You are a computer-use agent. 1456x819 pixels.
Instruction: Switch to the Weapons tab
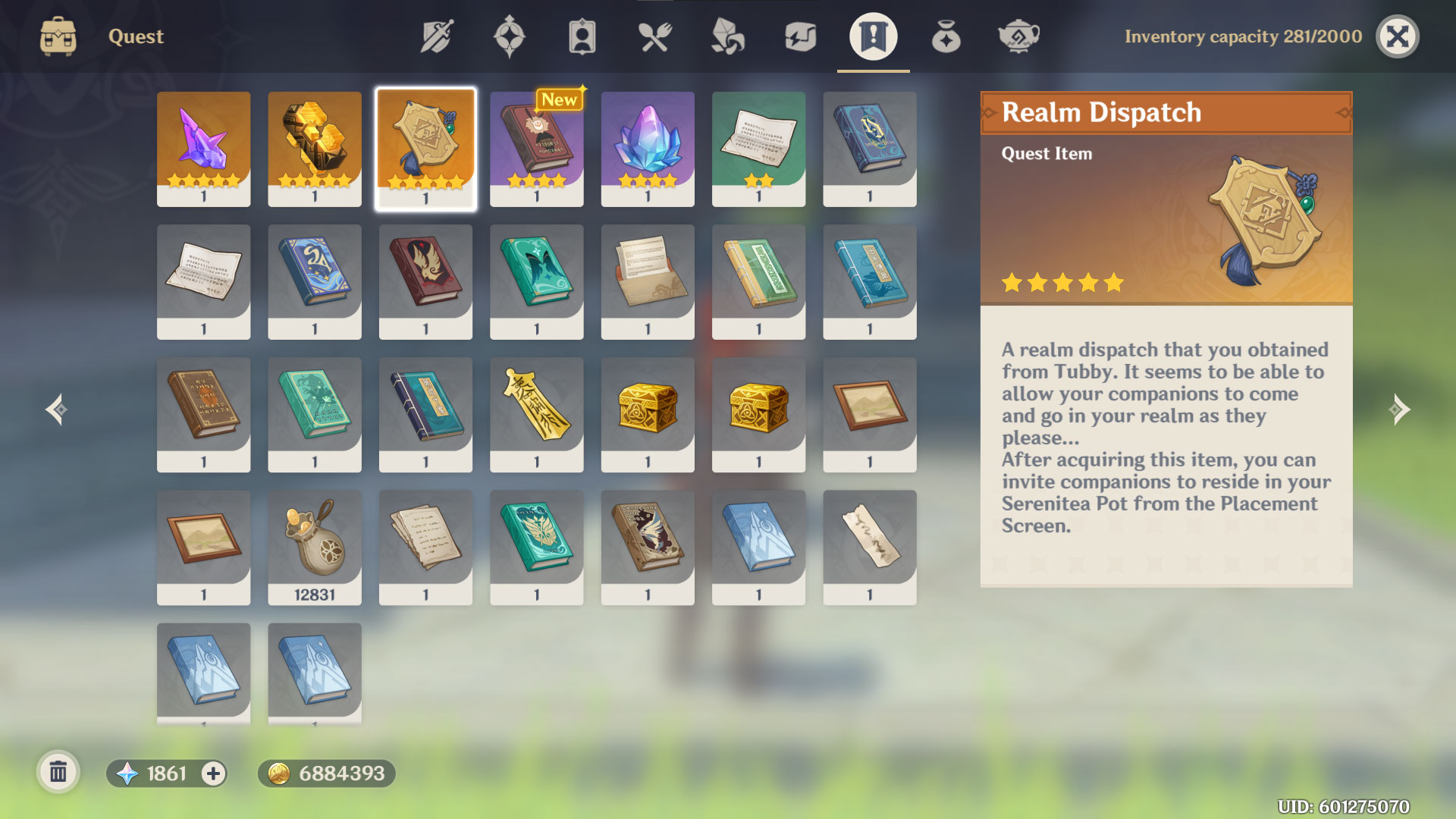coord(437,36)
